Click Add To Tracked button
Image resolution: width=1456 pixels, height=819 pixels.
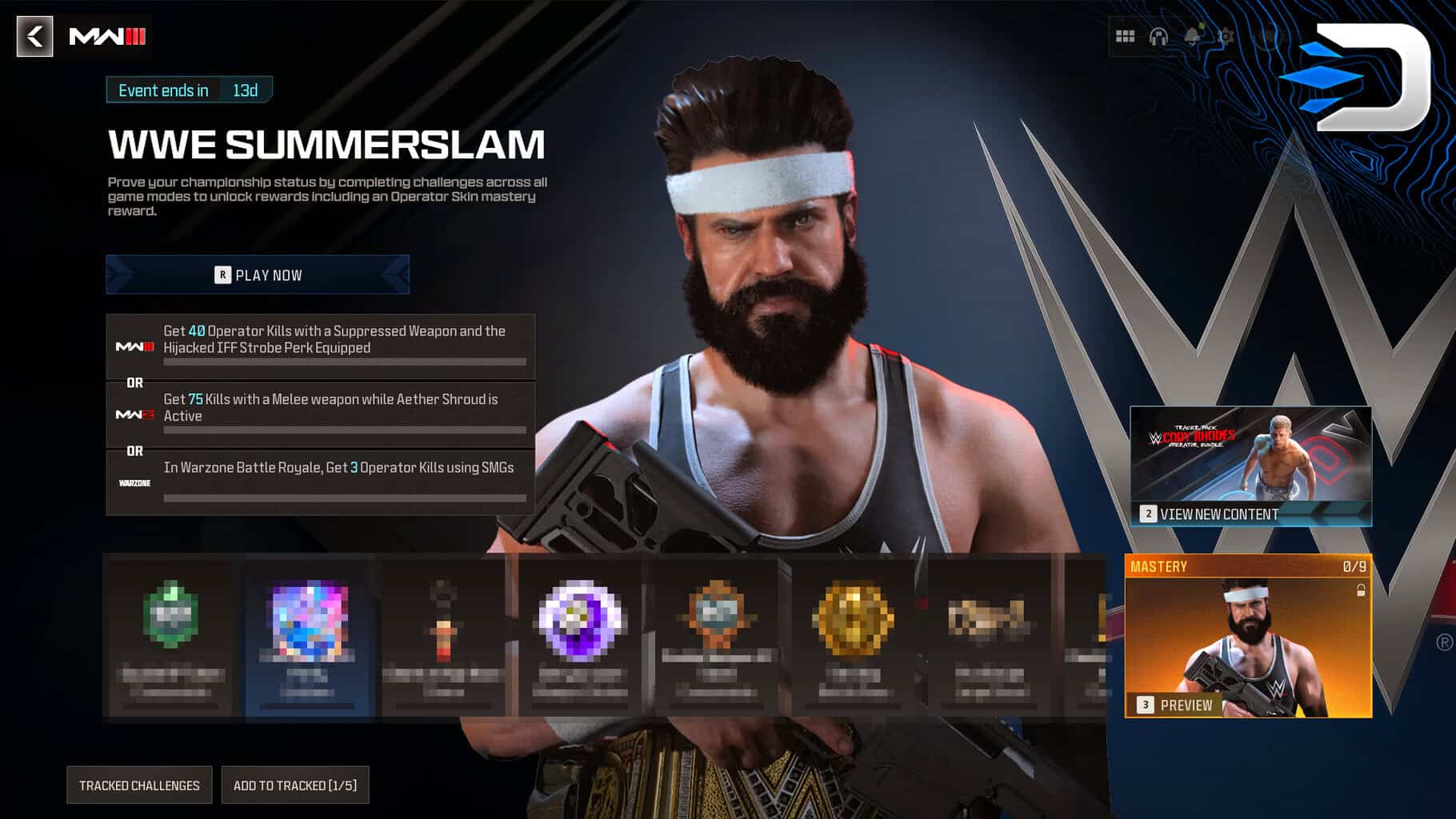[x=294, y=785]
